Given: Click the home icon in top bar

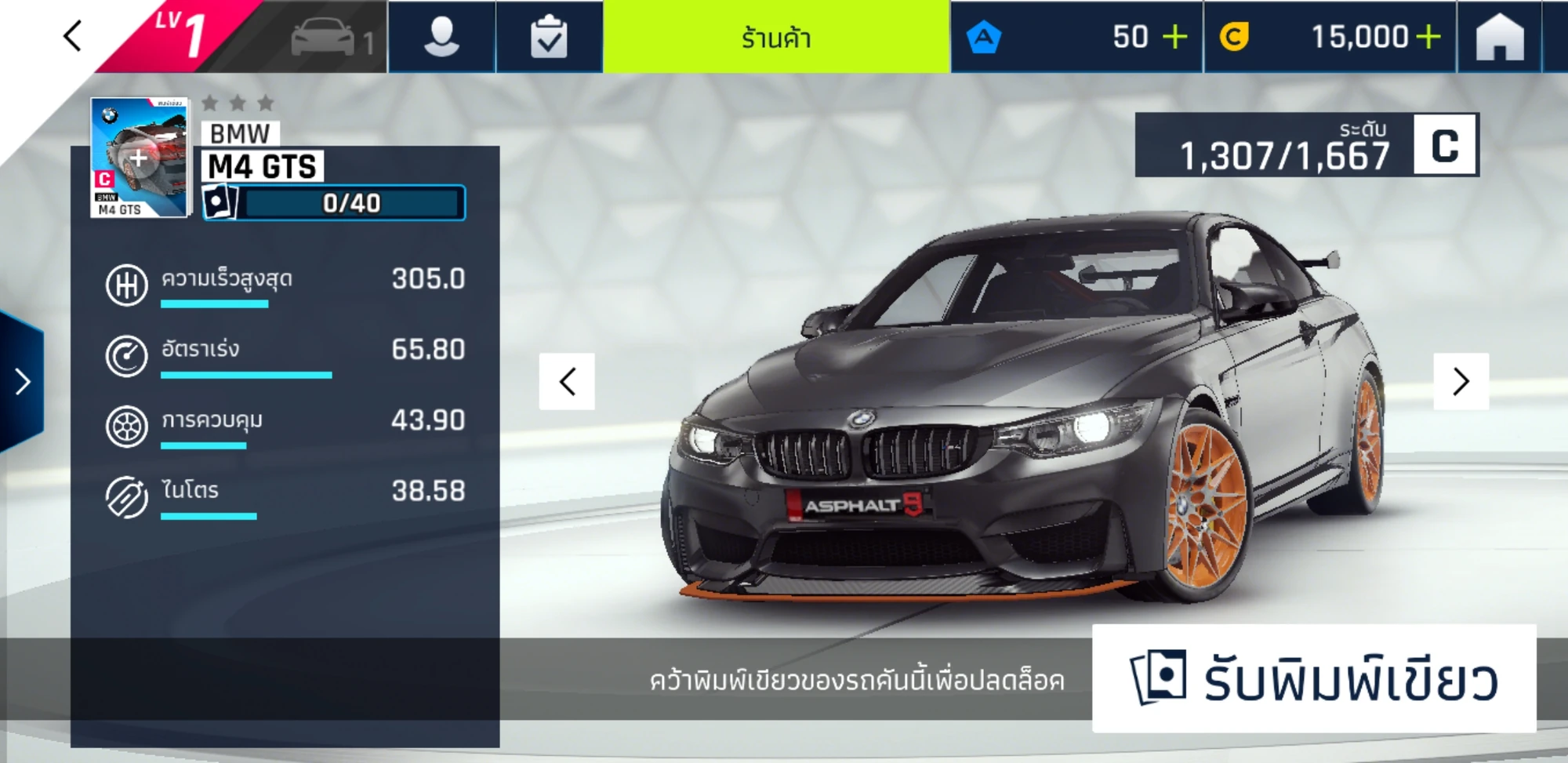Looking at the screenshot, I should 1501,37.
